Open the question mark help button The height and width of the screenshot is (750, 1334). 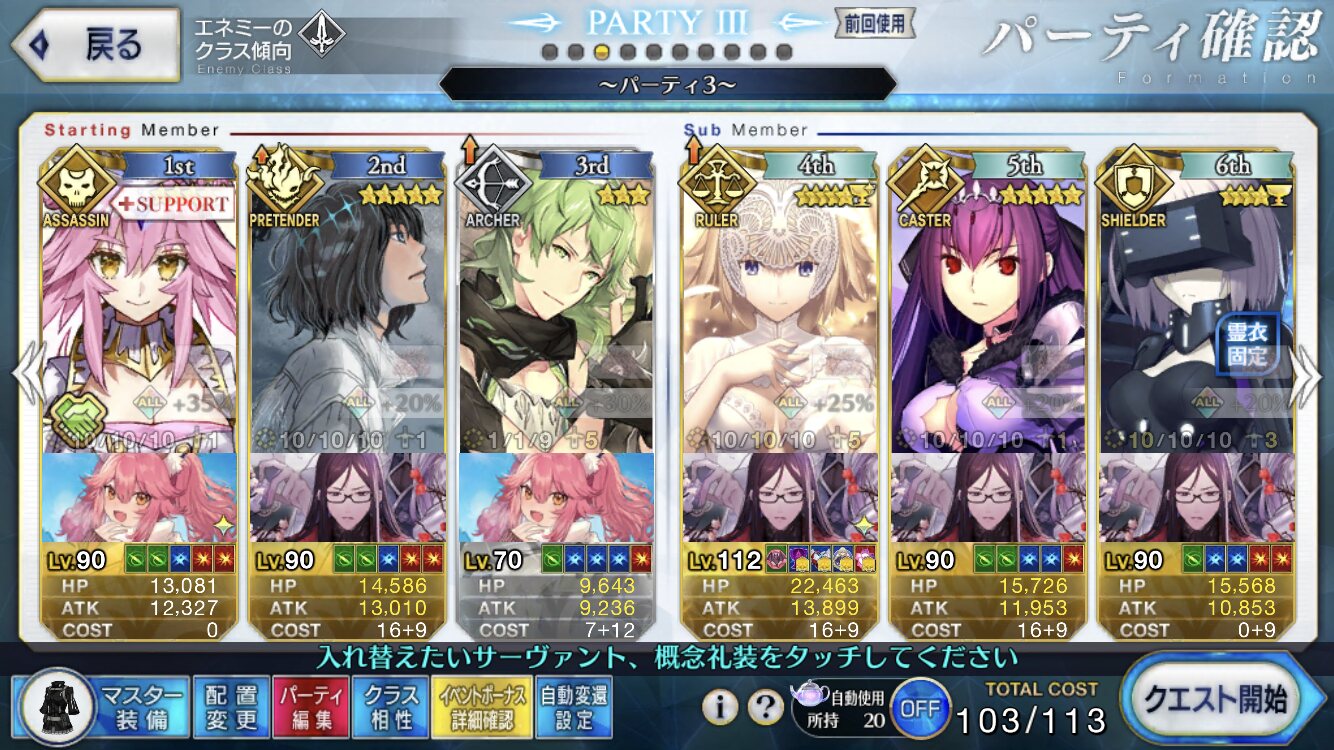click(765, 707)
